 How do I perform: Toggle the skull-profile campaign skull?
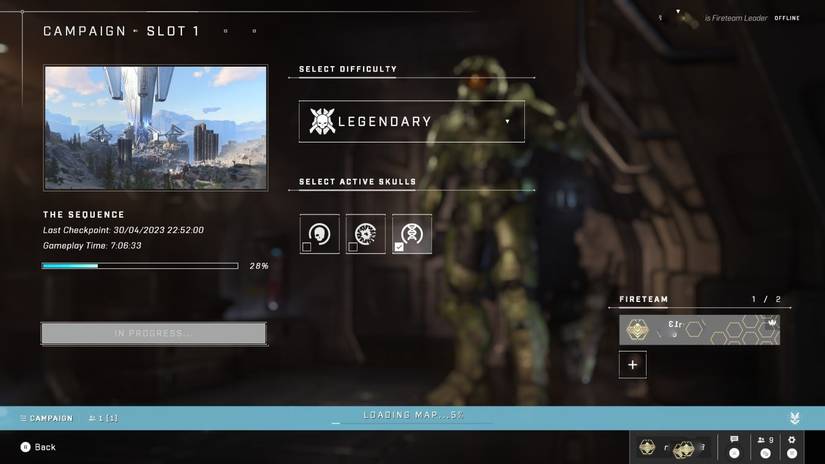tap(320, 234)
